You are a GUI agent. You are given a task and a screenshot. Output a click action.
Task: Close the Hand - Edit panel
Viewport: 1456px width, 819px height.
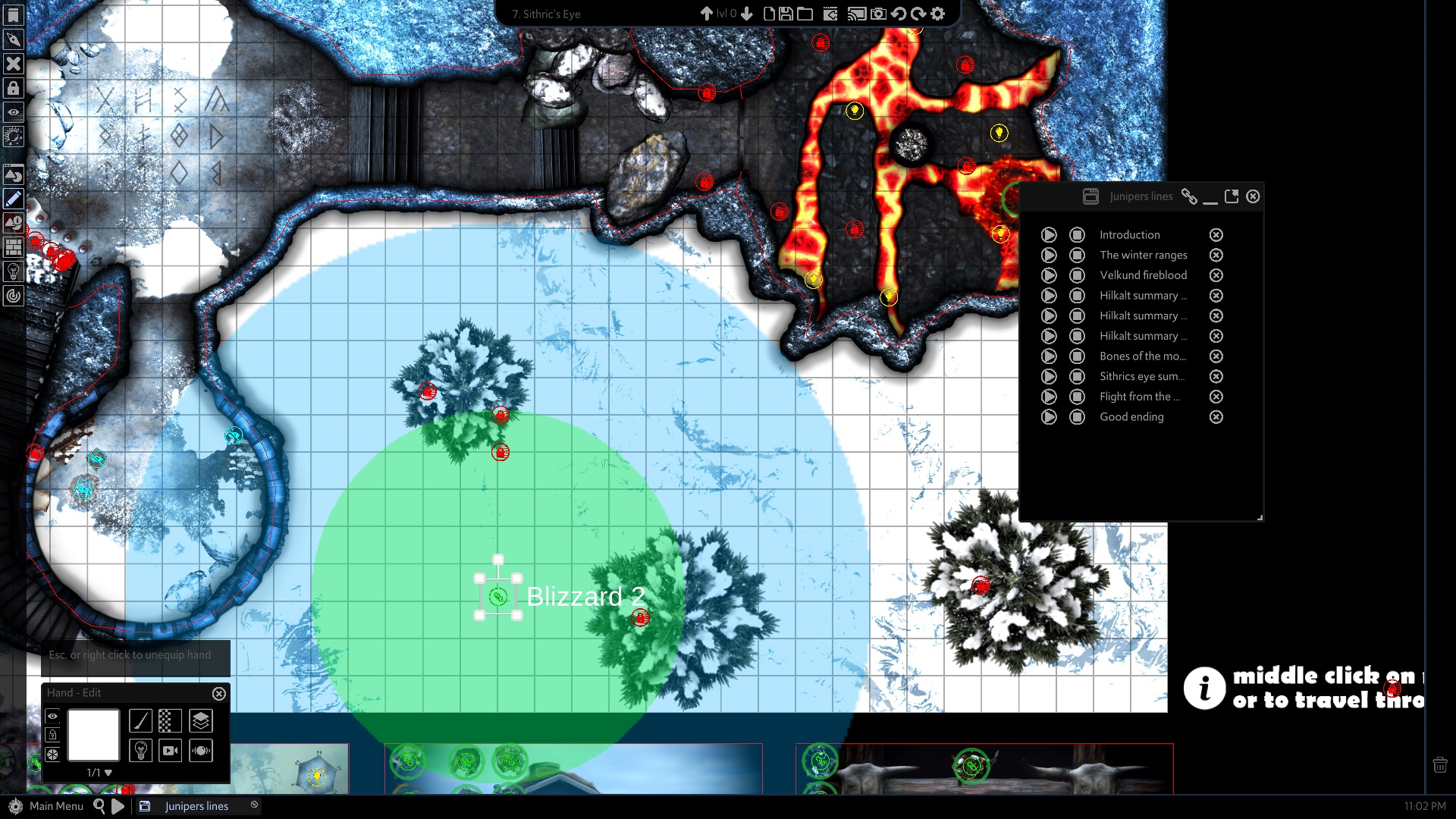[219, 693]
